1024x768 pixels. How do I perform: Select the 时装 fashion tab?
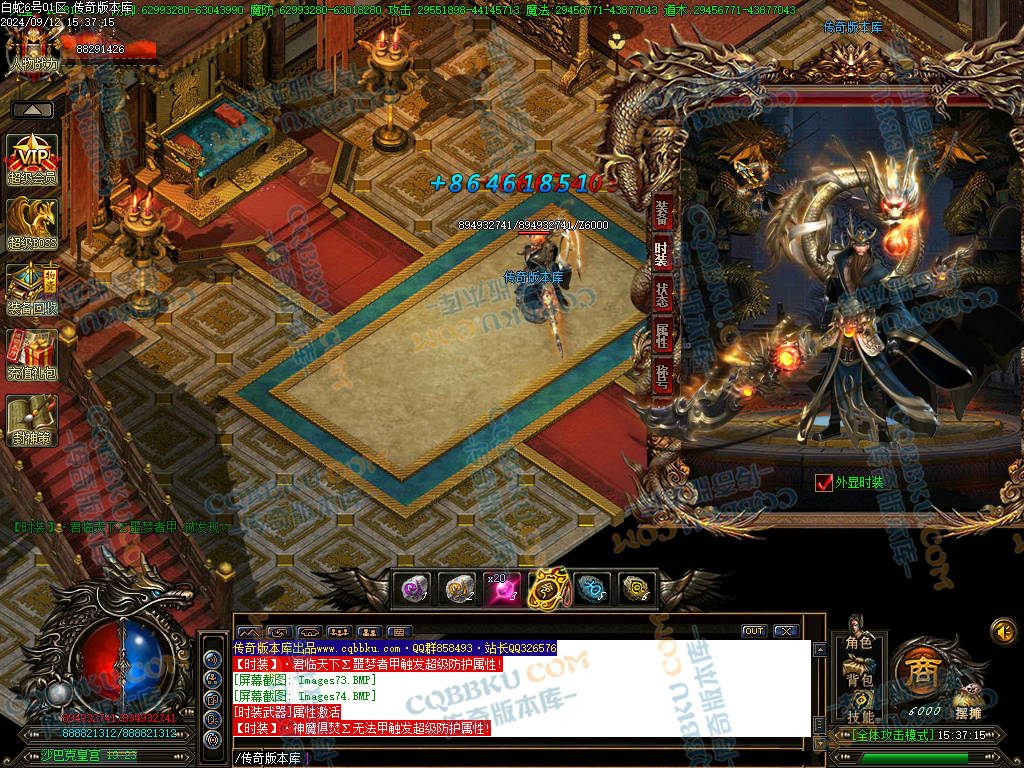click(662, 254)
